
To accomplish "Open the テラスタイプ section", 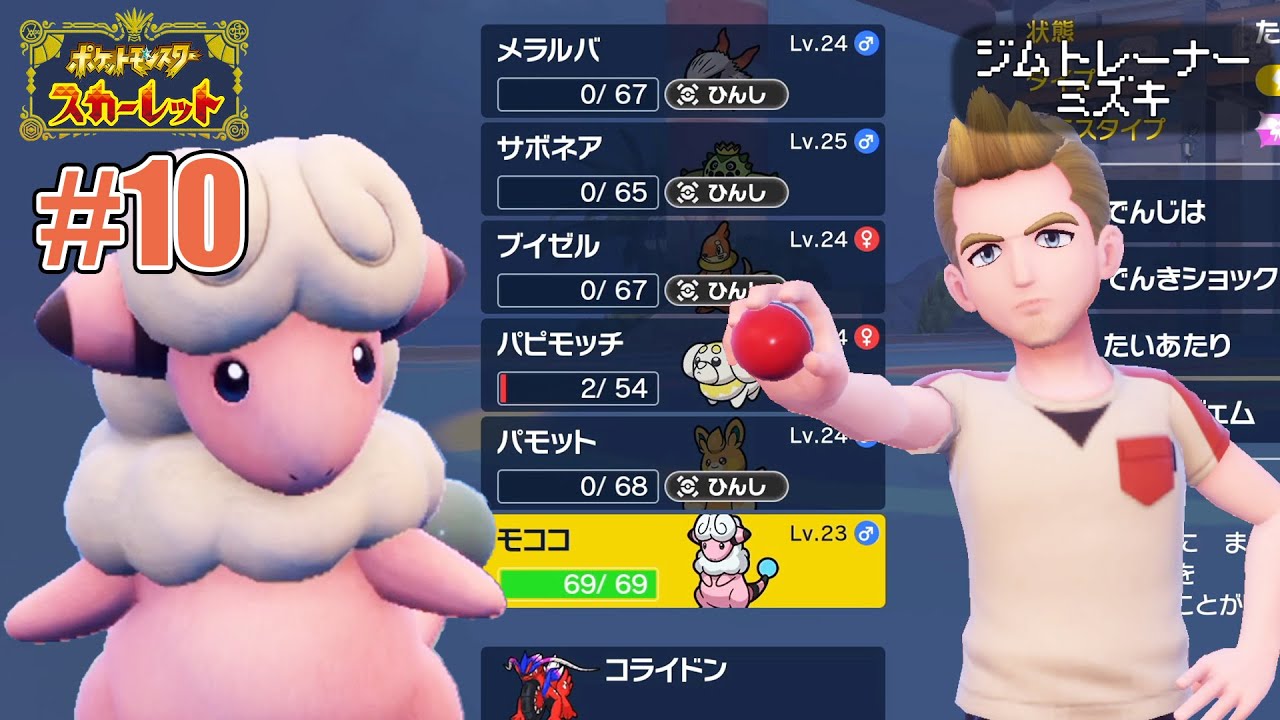I will coord(1111,128).
